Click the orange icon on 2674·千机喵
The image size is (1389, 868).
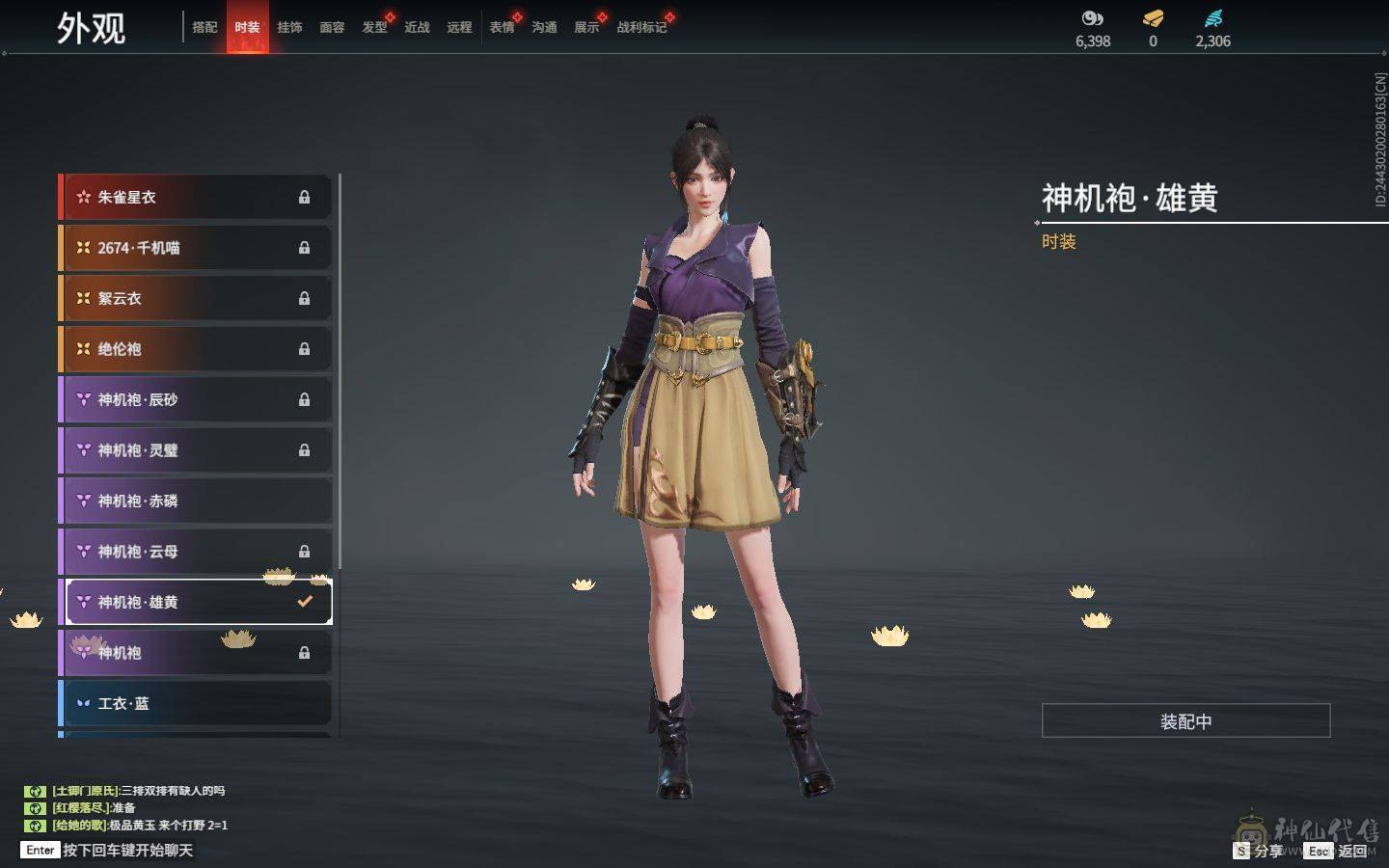[x=82, y=248]
